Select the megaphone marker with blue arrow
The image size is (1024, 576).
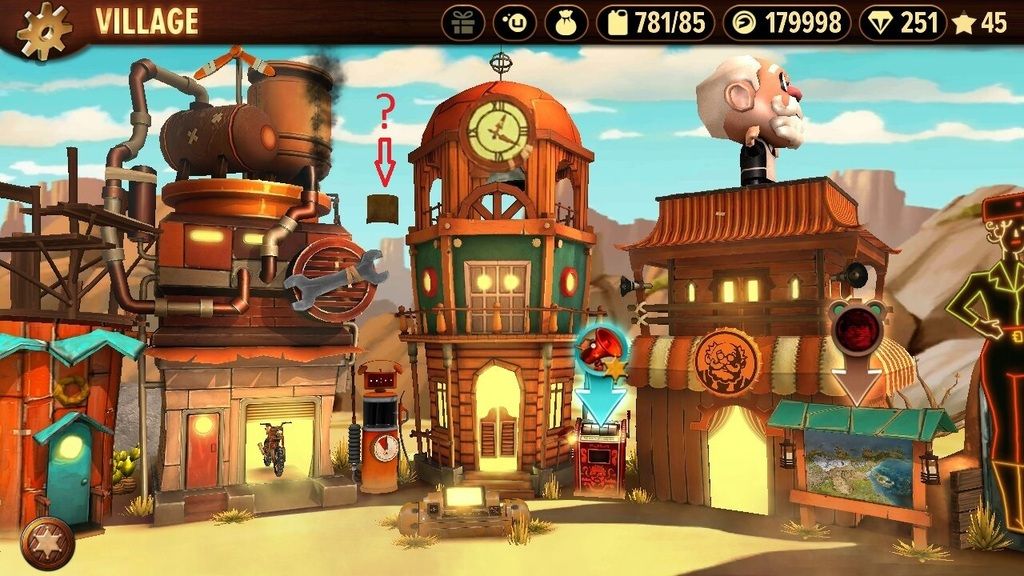(600, 352)
